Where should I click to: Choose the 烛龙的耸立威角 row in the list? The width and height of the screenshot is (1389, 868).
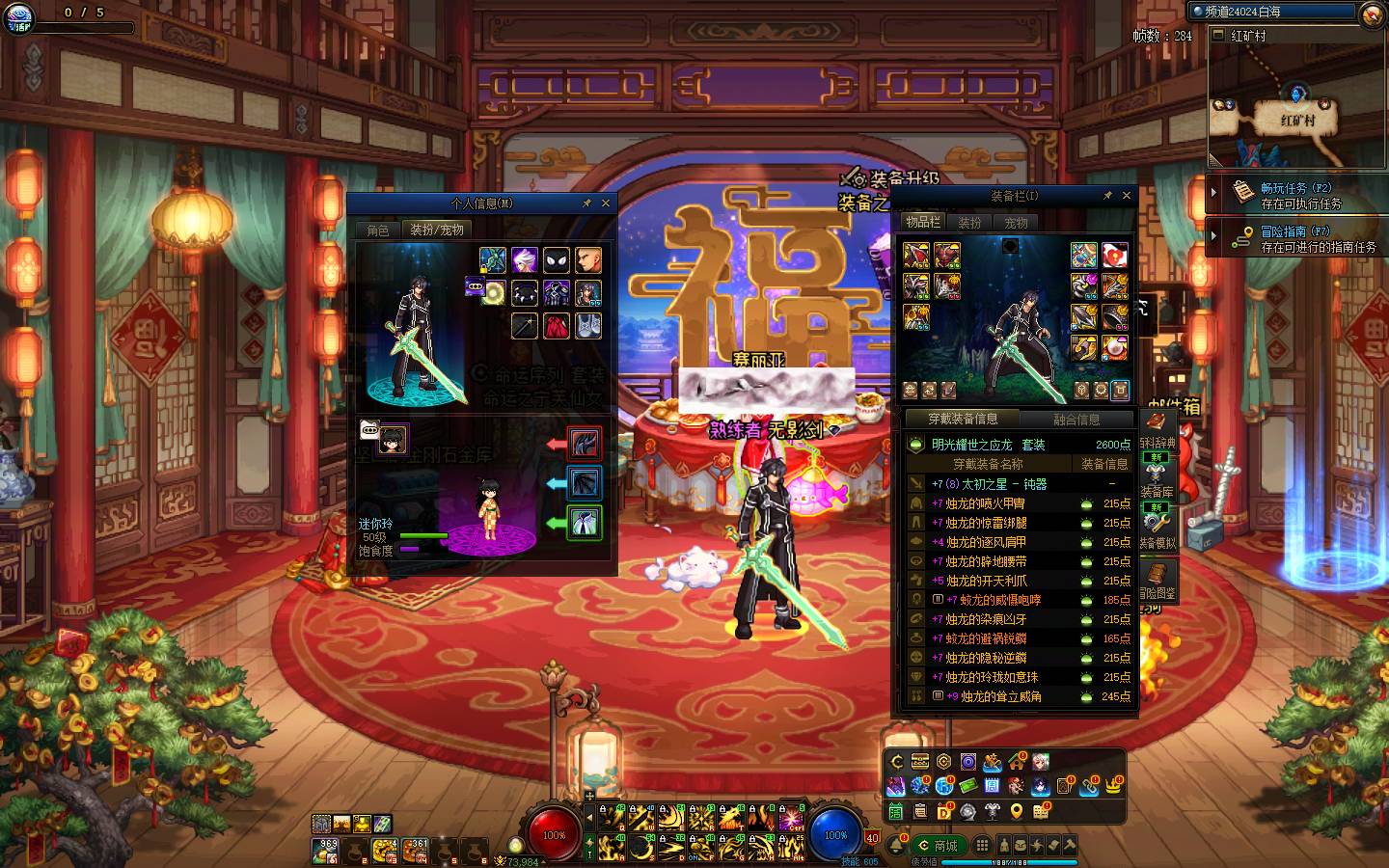pos(1000,696)
